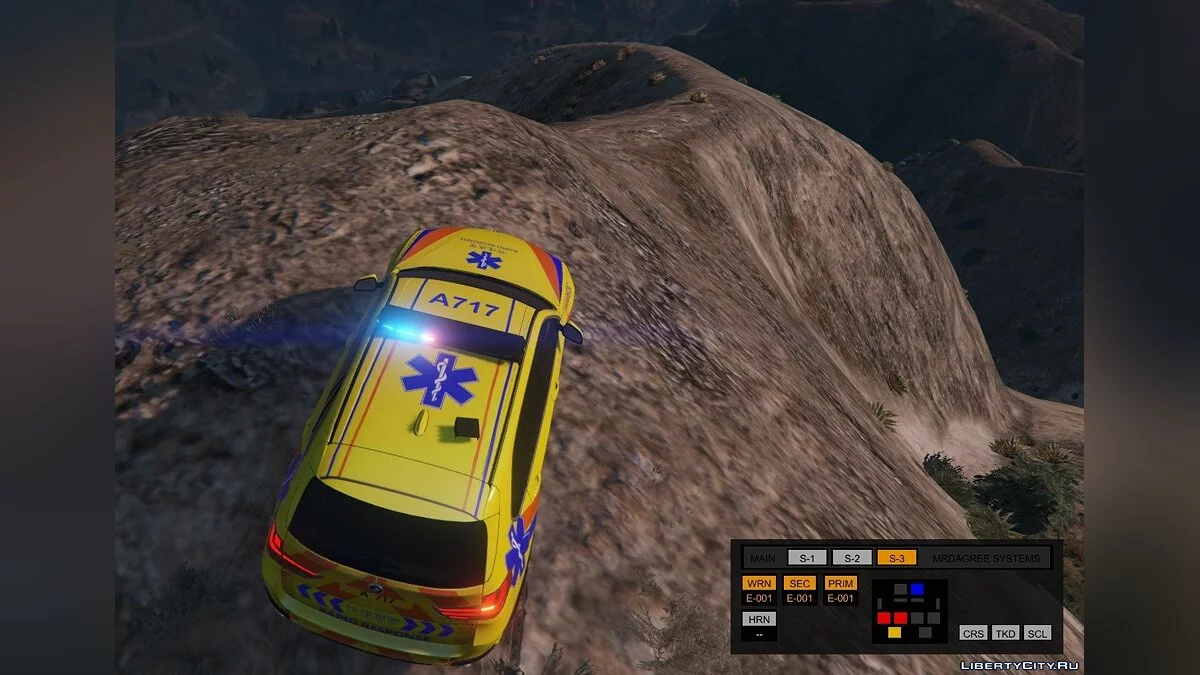Image resolution: width=1200 pixels, height=675 pixels.
Task: Select the S-2 stage button
Action: (852, 558)
